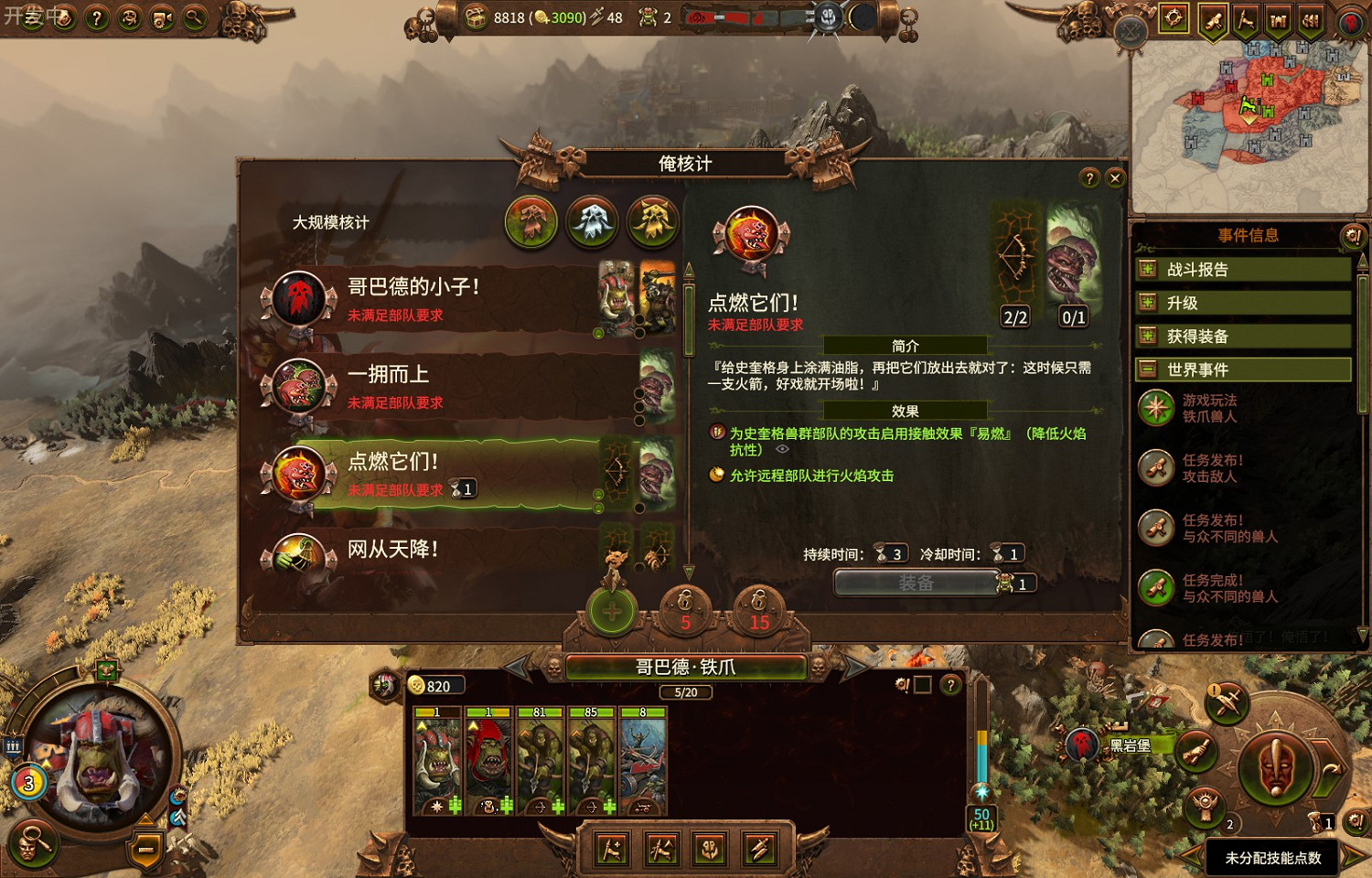Toggle the white ghost filter above the recipe list

click(591, 222)
